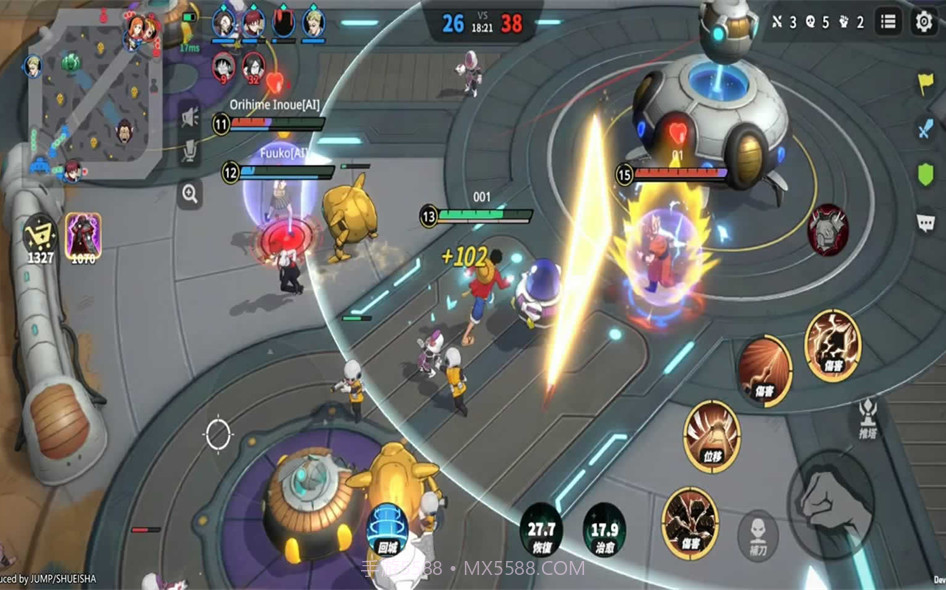Send the yellow flag signal
This screenshot has height=590, width=946.
click(925, 84)
